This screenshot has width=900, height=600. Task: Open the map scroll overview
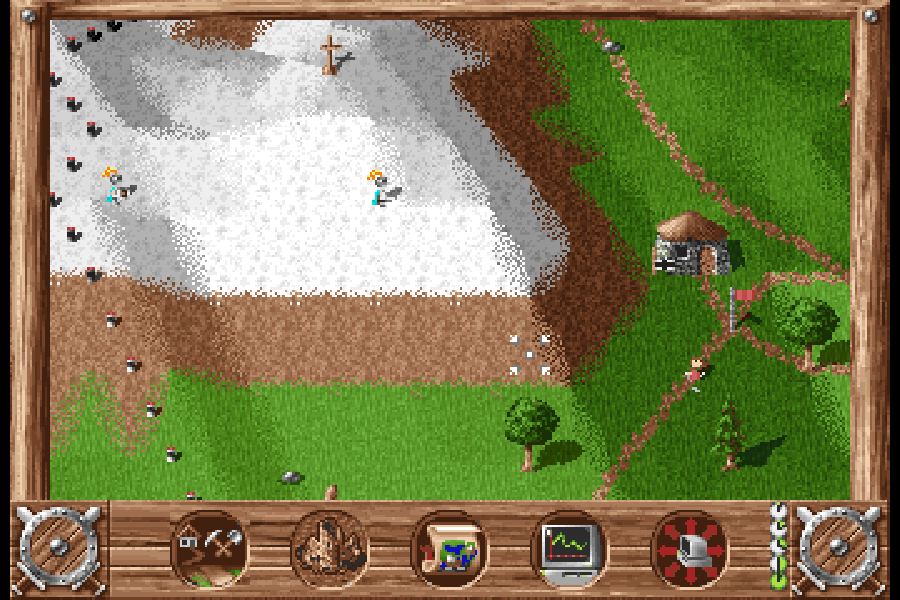pos(450,549)
